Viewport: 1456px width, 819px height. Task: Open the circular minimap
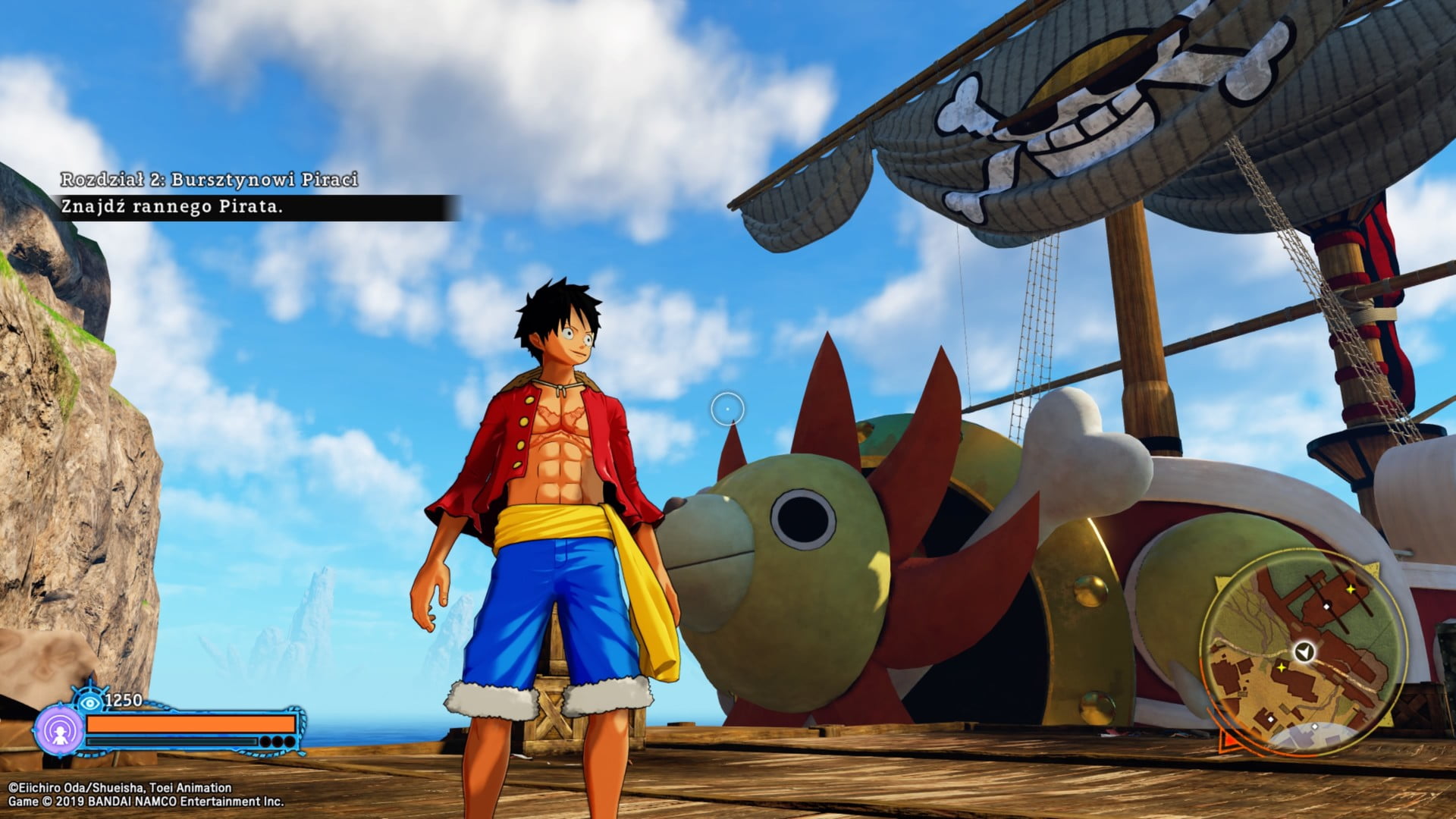tap(1303, 652)
